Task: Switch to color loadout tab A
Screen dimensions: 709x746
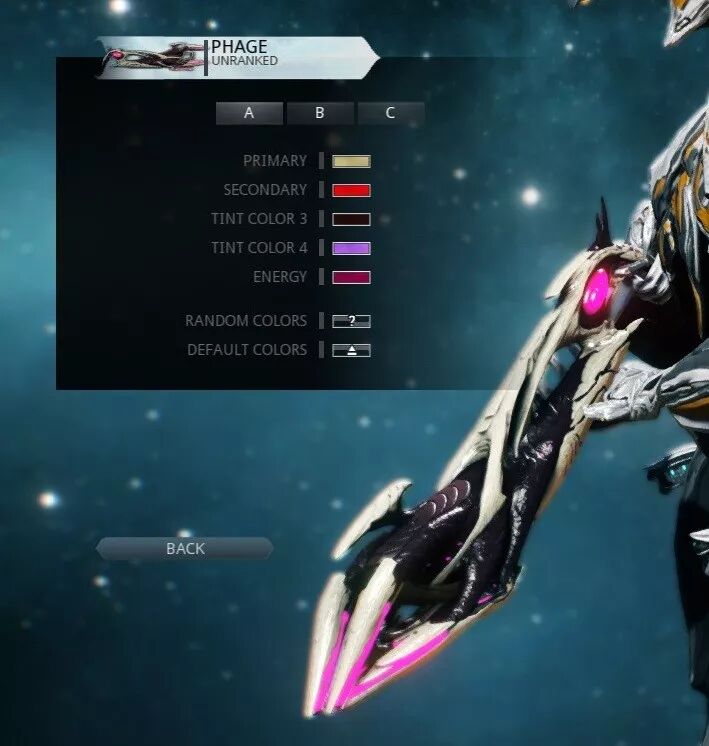Action: pyautogui.click(x=249, y=113)
